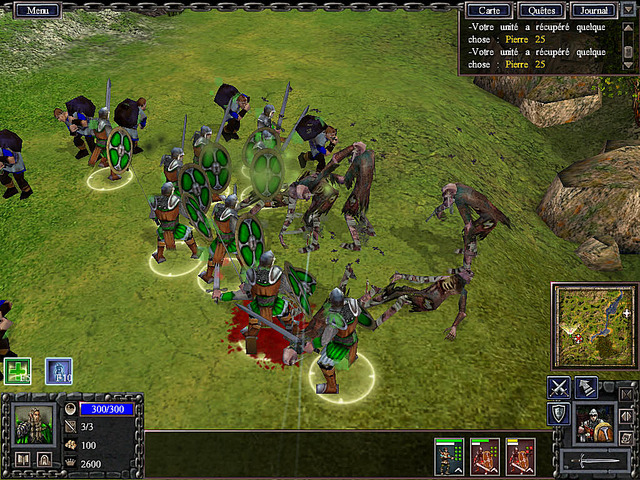Image resolution: width=640 pixels, height=480 pixels.
Task: Collapse the message panel with the arrow button
Action: coord(628,10)
